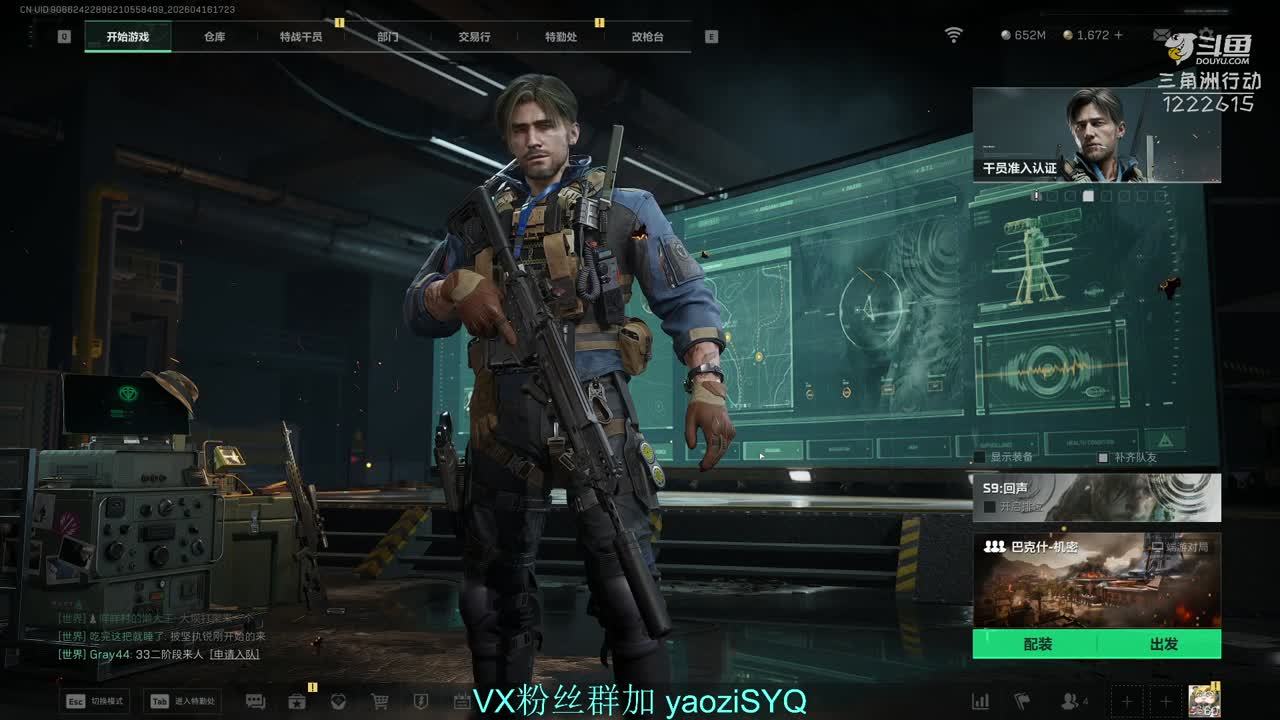Open the 特勤处 tab
This screenshot has height=720, width=1280.
pyautogui.click(x=561, y=37)
